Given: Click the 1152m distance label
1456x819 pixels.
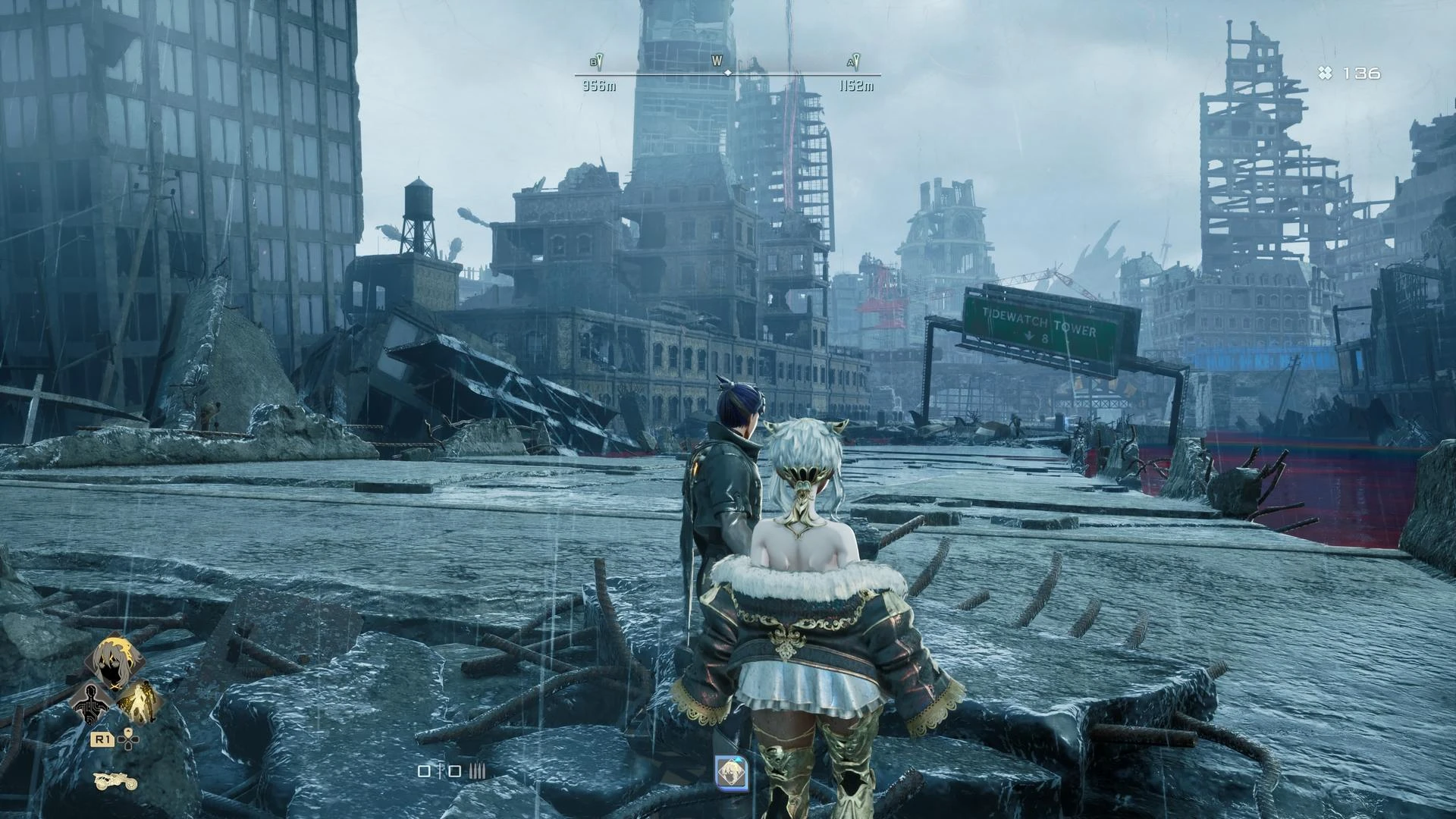Looking at the screenshot, I should pyautogui.click(x=857, y=85).
